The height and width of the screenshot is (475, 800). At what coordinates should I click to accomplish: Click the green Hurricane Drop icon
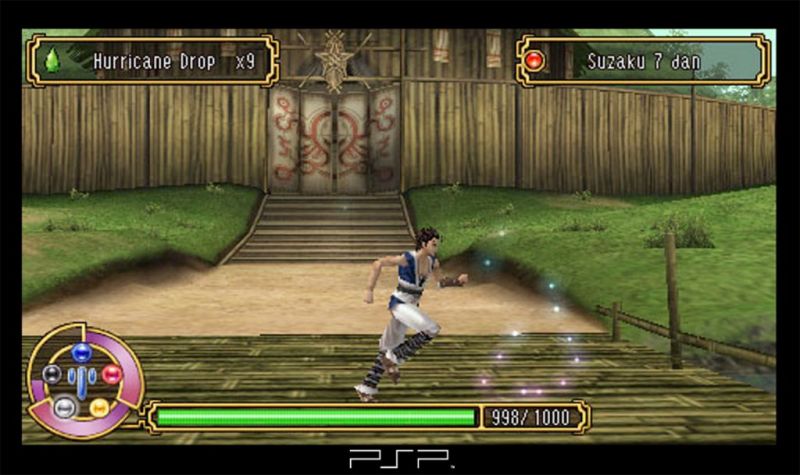52,61
